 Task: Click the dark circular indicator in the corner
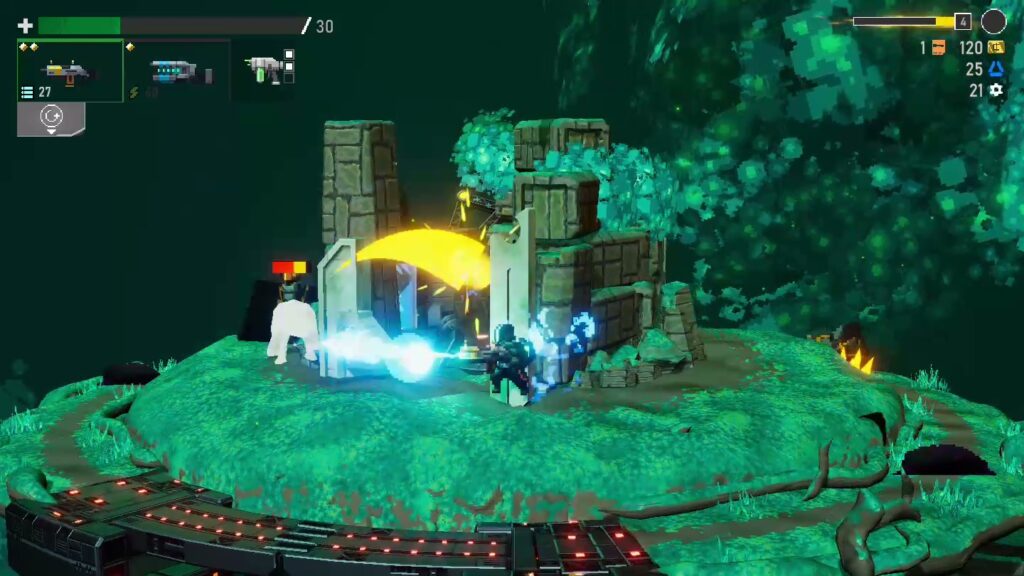[993, 21]
